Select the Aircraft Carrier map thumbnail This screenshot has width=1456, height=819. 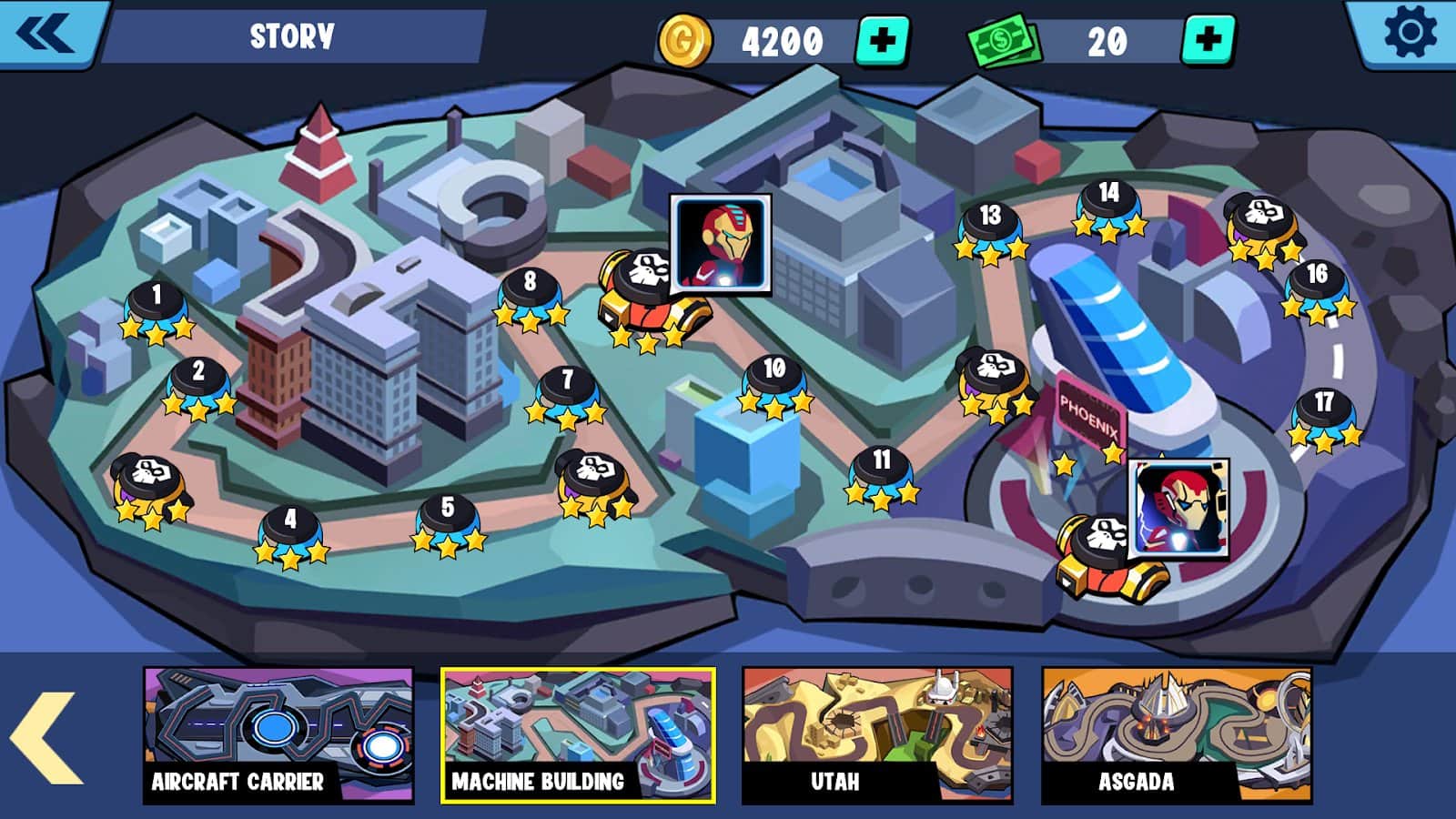click(278, 735)
